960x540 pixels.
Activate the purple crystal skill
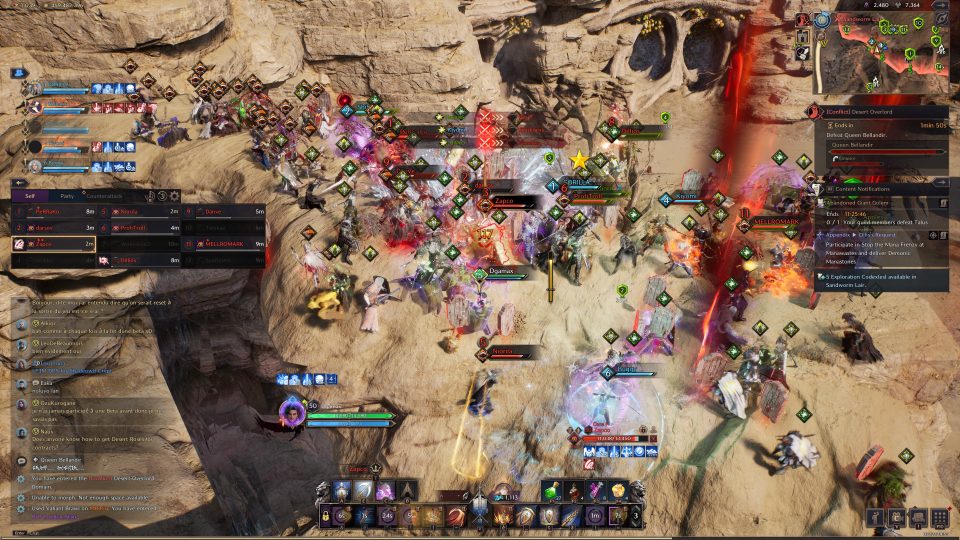[x=385, y=490]
